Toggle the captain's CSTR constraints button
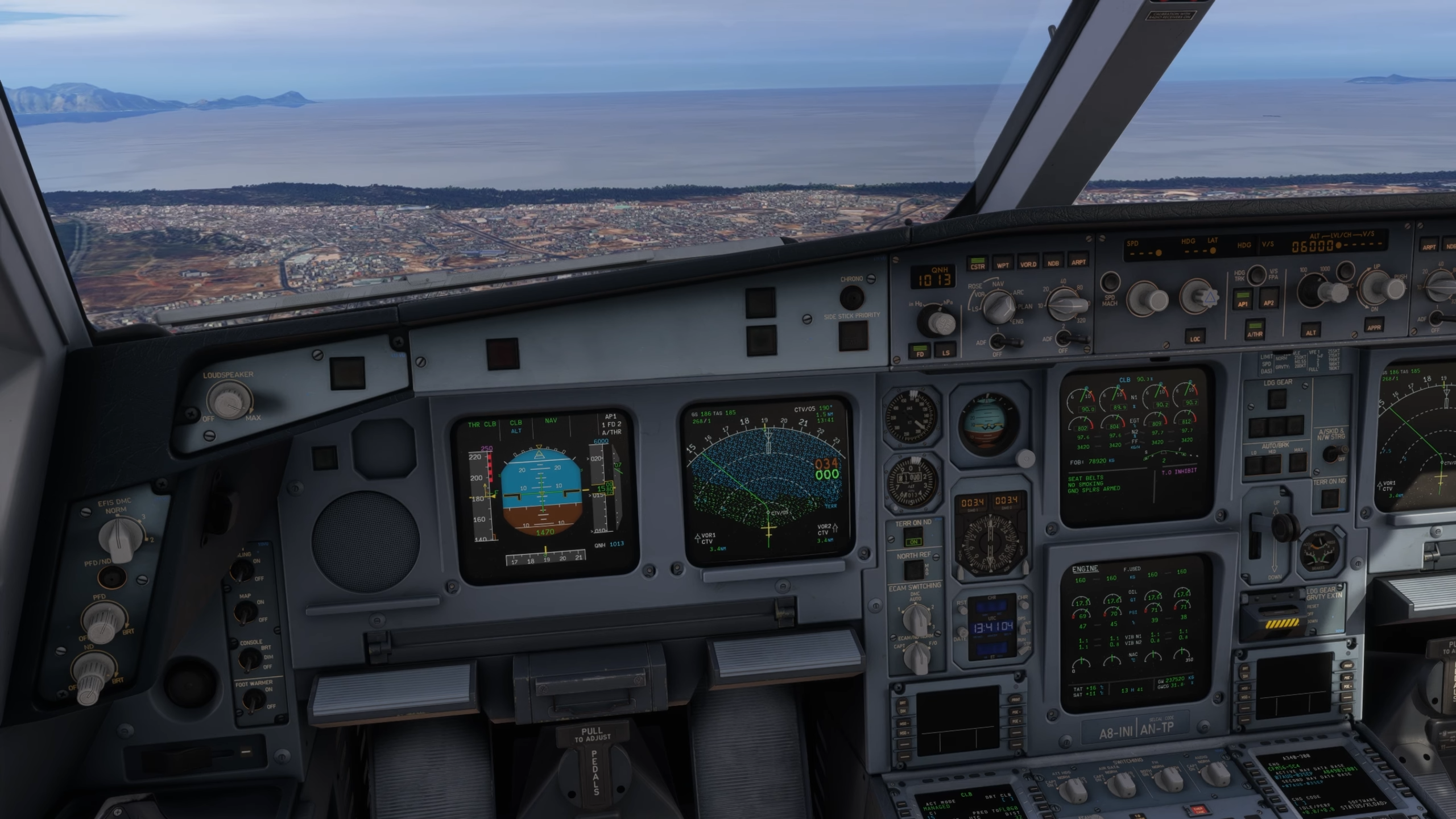Viewport: 1456px width, 819px height. (x=977, y=263)
